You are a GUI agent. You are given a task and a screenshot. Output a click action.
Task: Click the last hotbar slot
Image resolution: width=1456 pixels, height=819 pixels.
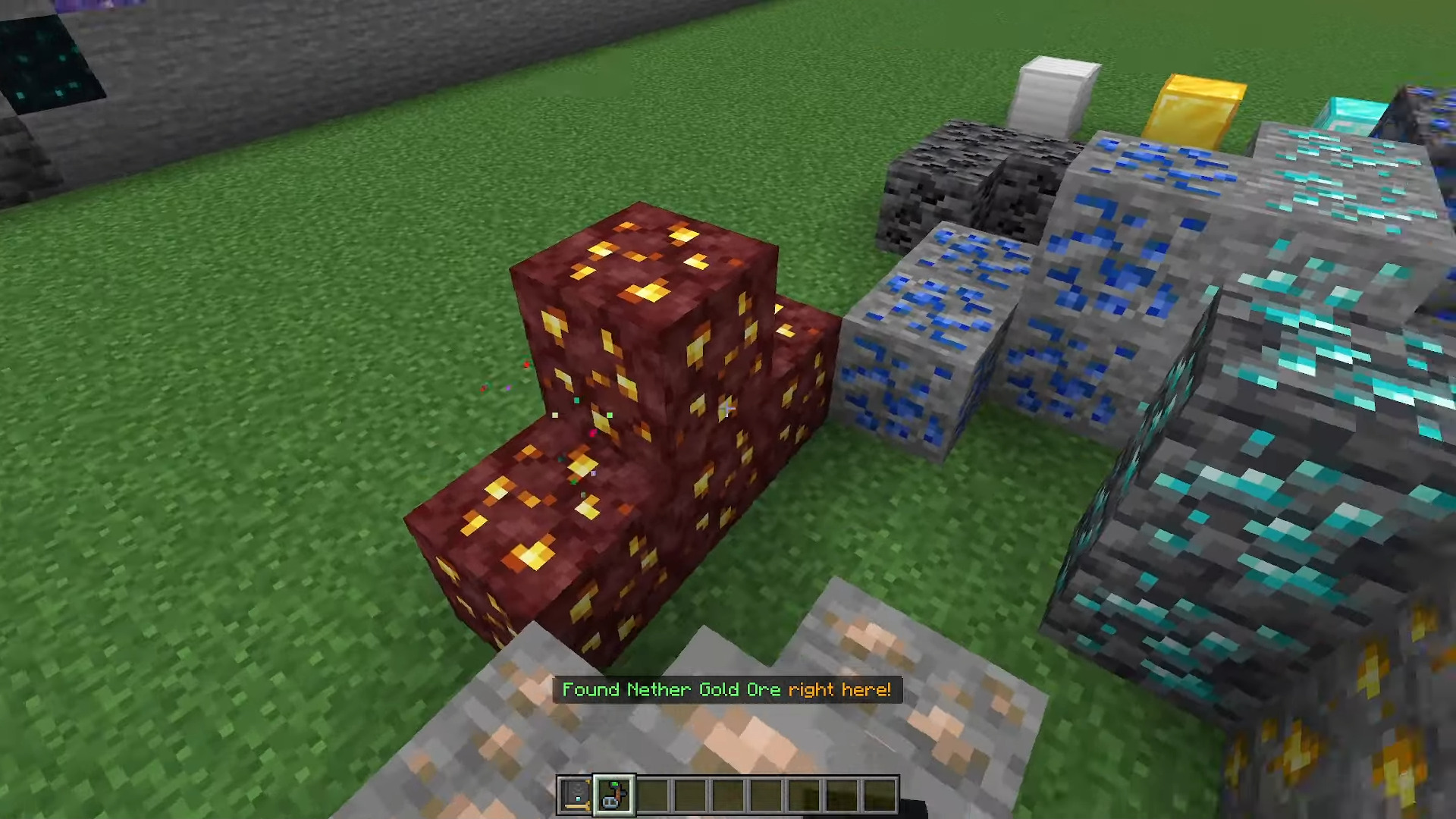point(877,793)
